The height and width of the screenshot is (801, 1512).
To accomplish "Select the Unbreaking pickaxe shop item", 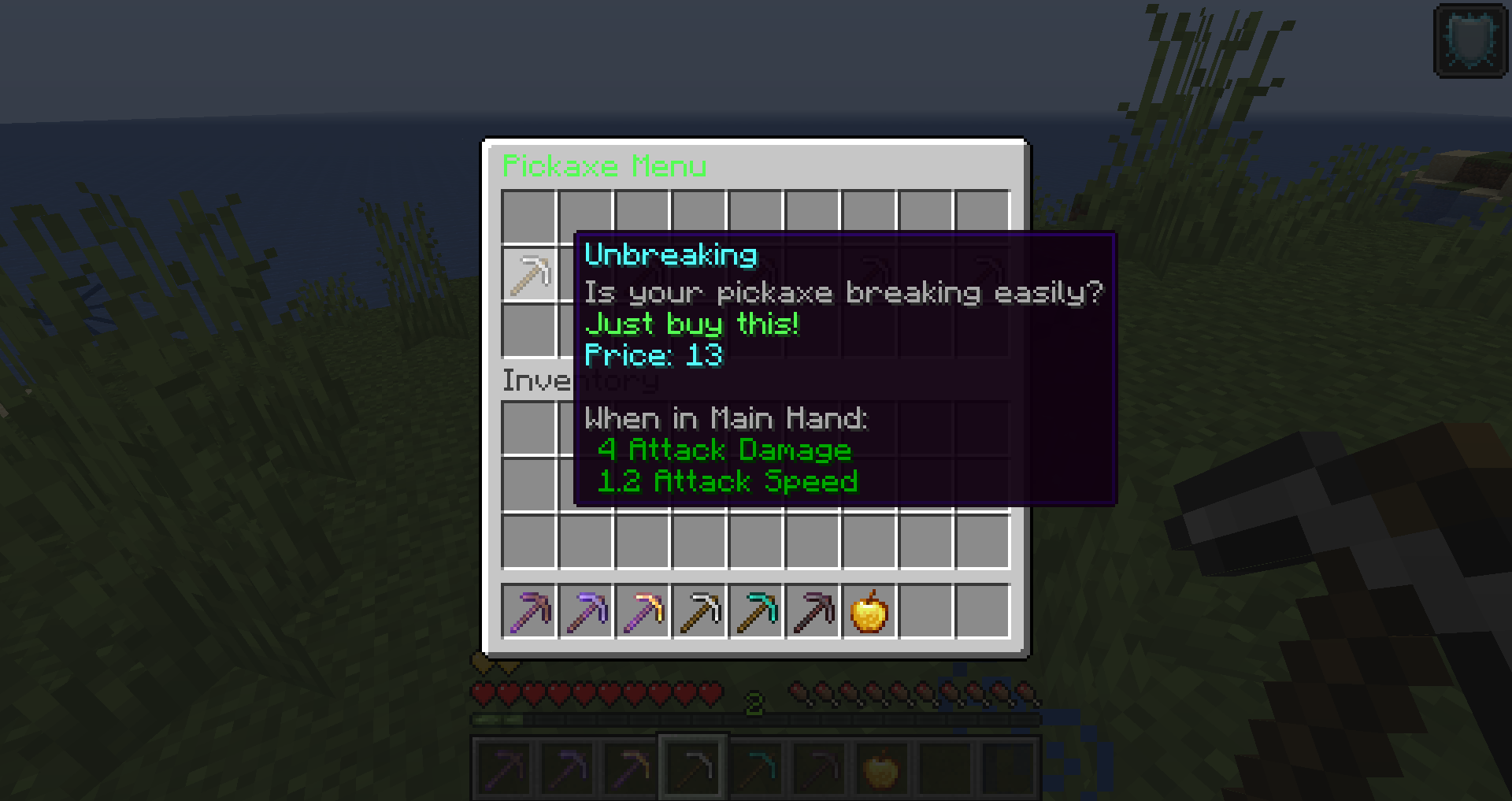I will click(x=530, y=275).
